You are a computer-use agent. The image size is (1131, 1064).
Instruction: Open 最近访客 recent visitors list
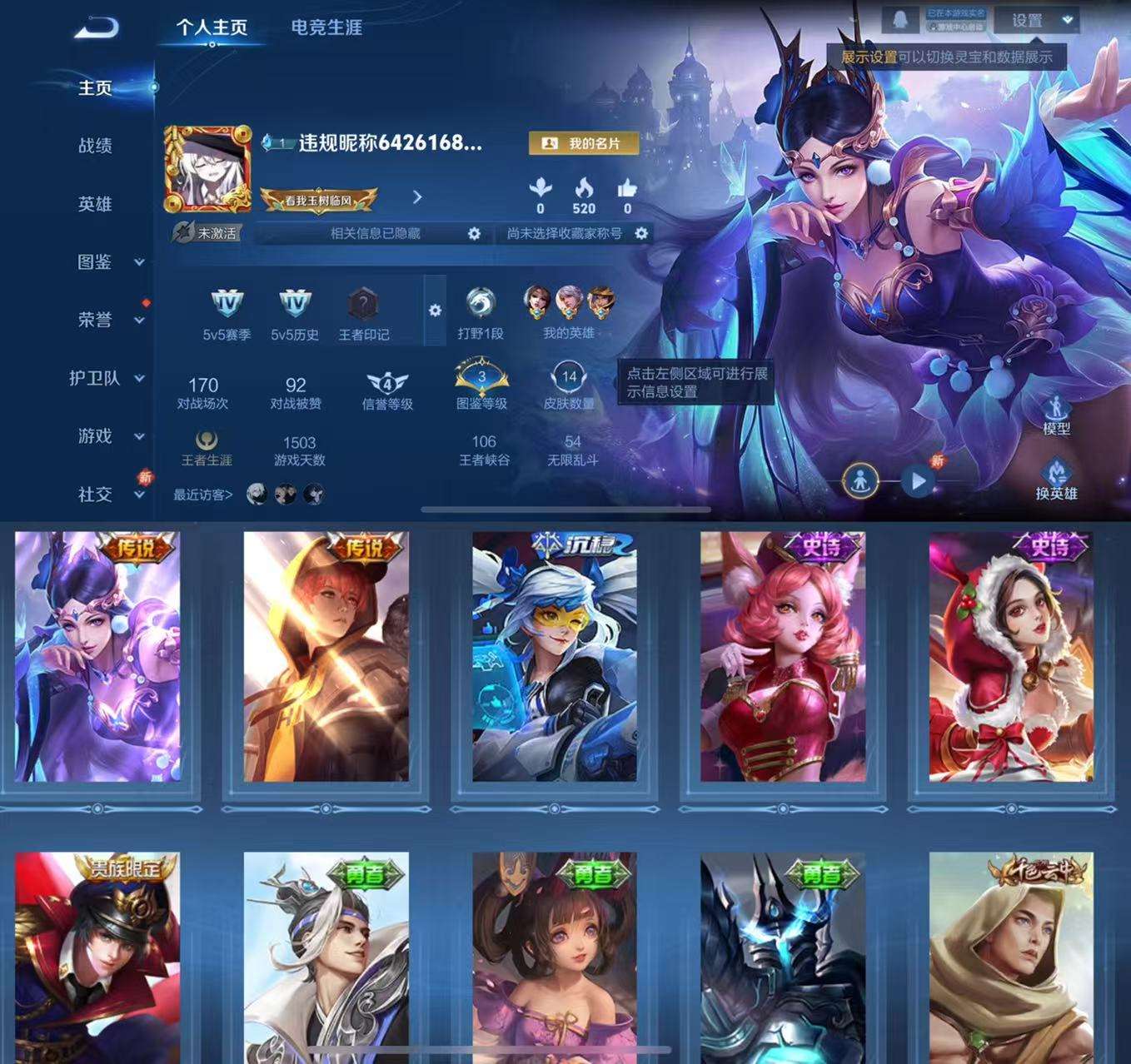[205, 493]
